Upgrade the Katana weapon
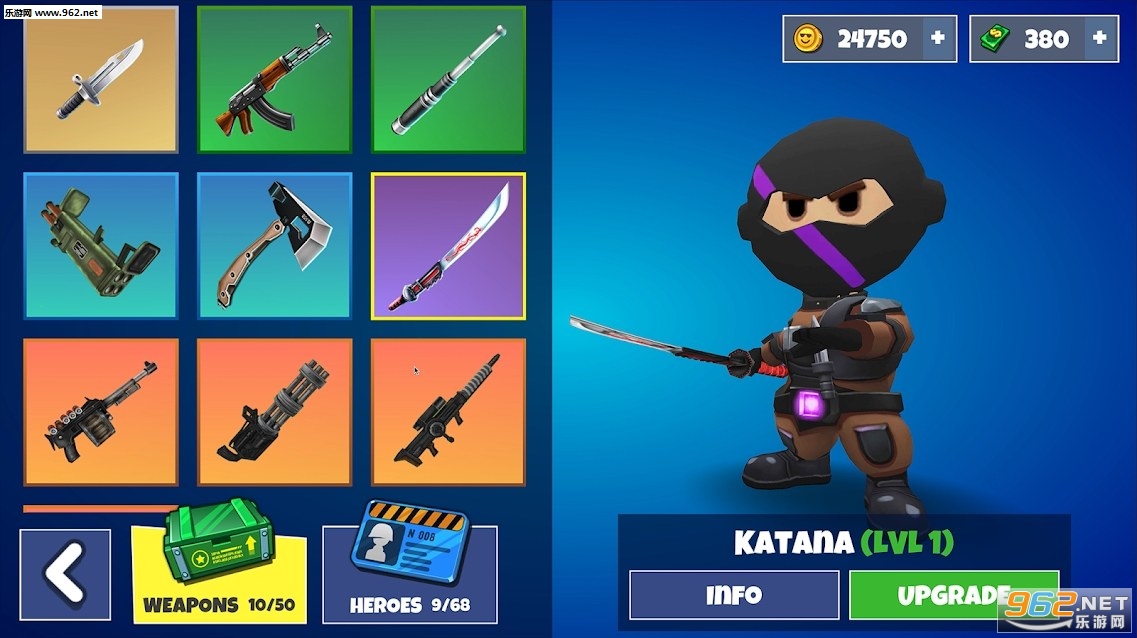This screenshot has height=638, width=1137. pos(953,595)
